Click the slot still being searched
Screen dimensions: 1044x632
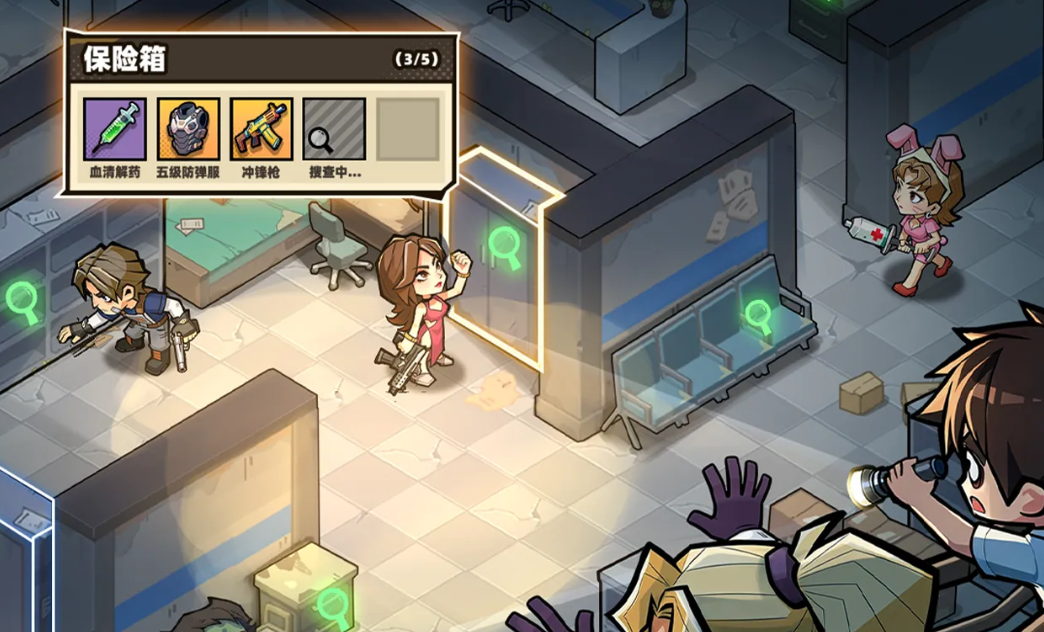click(334, 129)
